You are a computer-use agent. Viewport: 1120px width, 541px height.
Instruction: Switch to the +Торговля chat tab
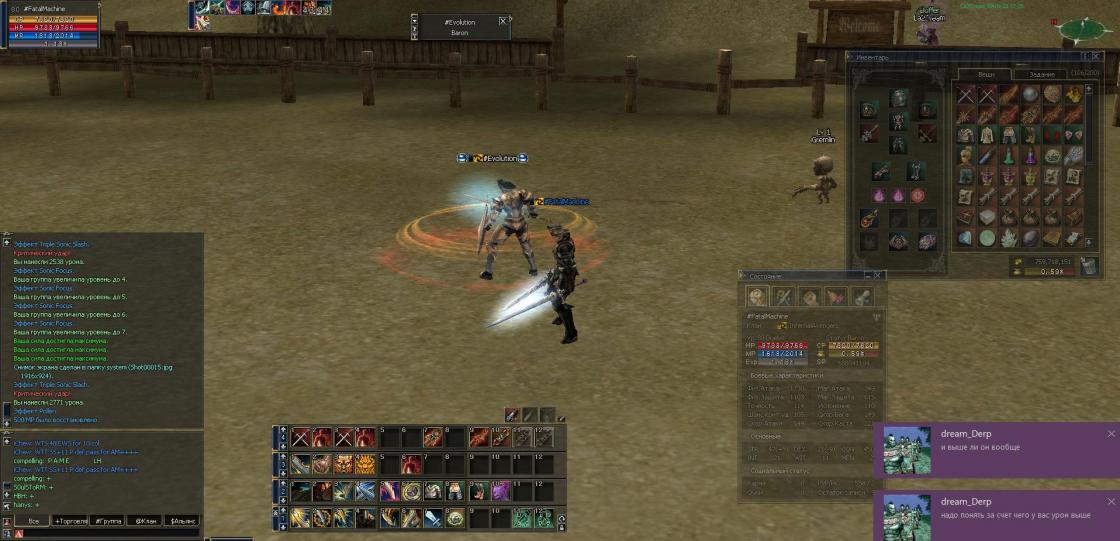(x=72, y=521)
